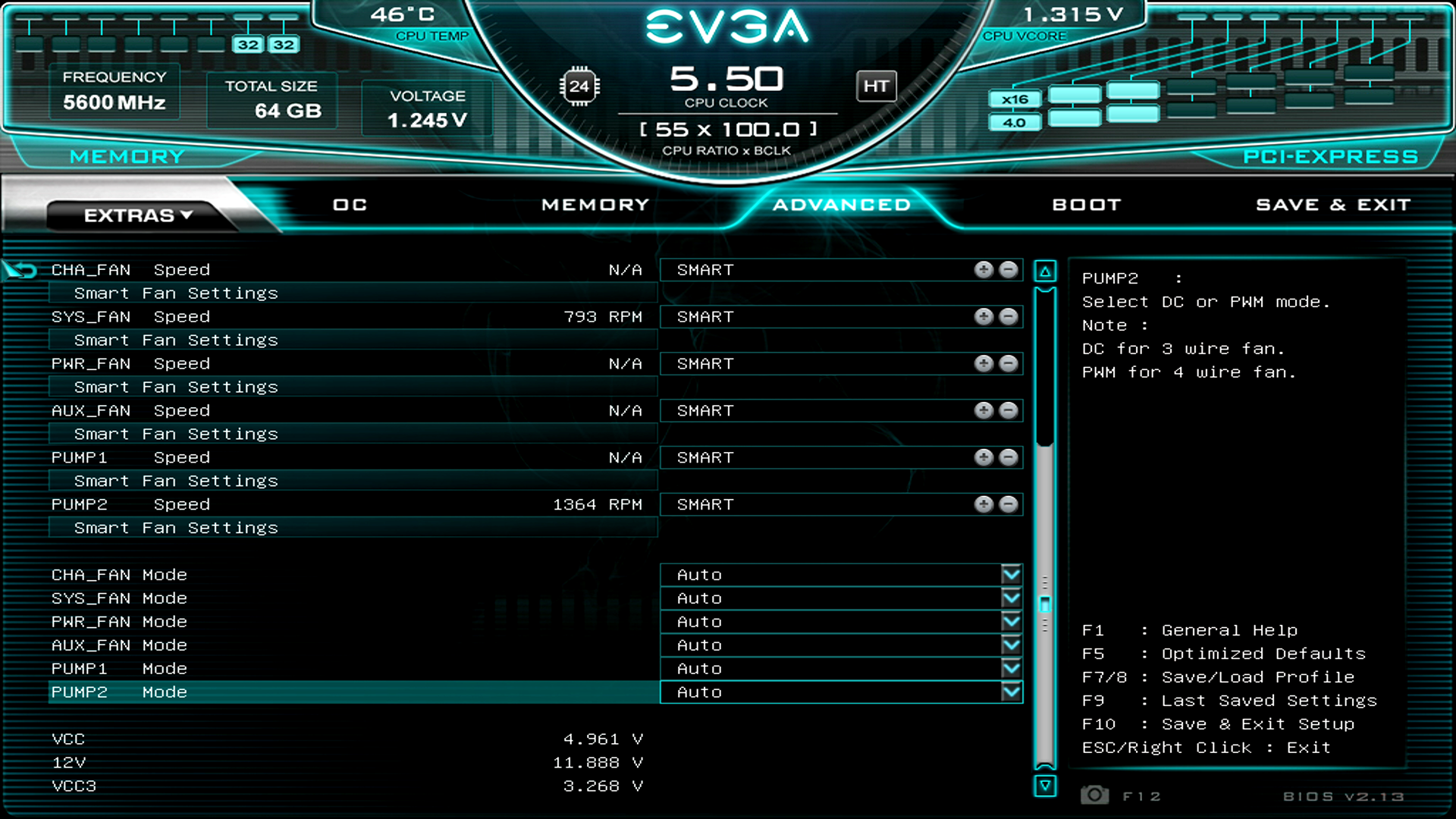Click the scrollbar up arrow
The image size is (1456, 819).
point(1046,270)
